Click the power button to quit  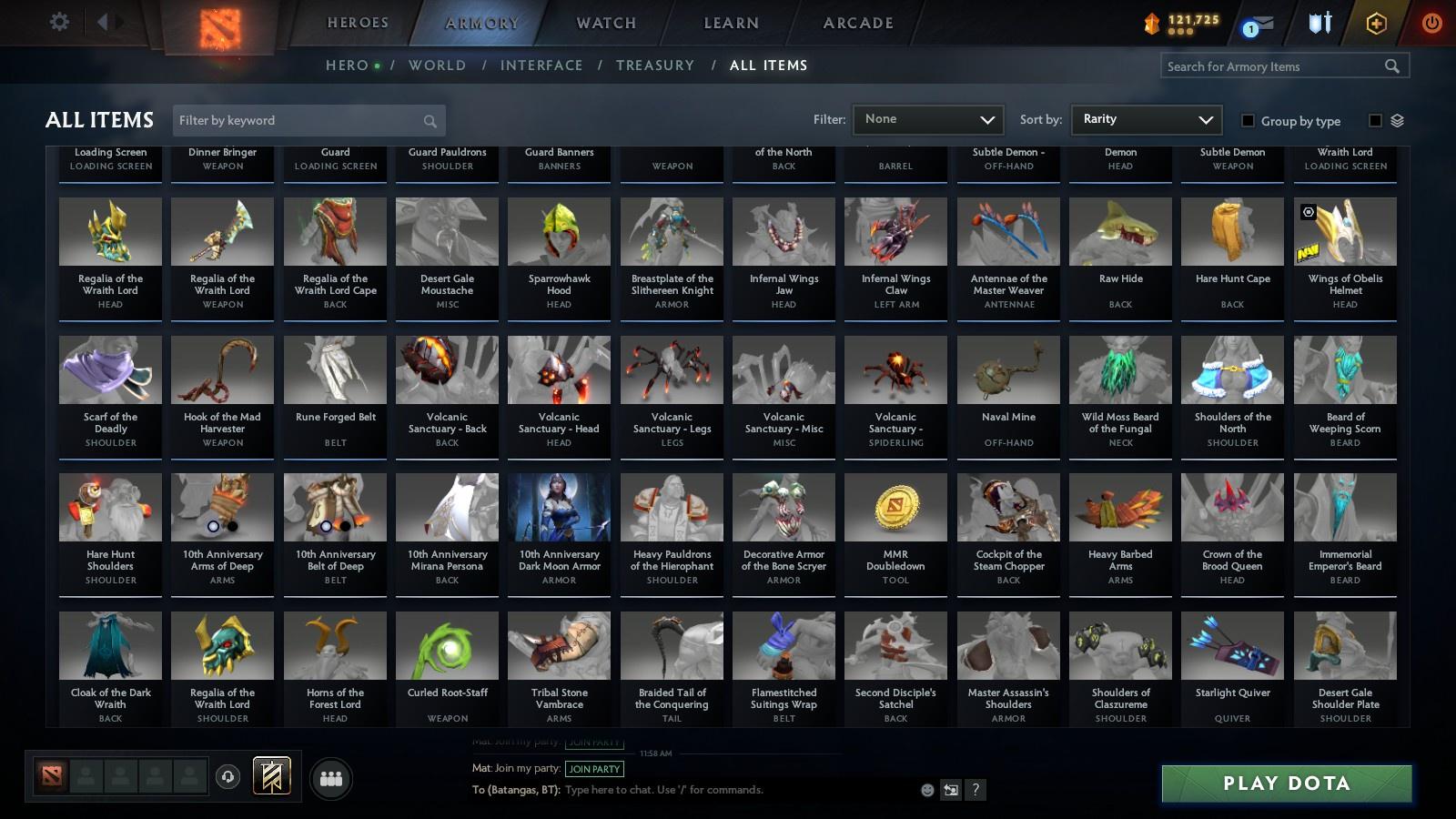(x=1431, y=22)
